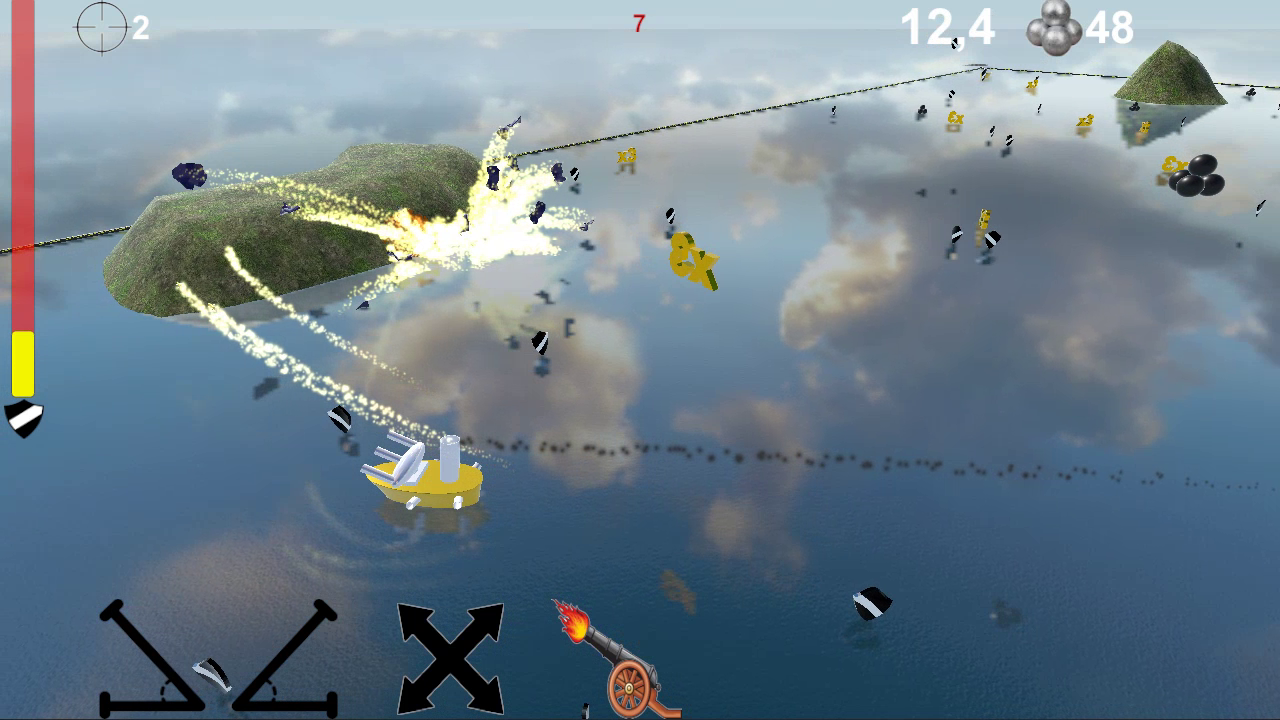Click the cannonball stack ammo icon at top-right
This screenshot has width=1280, height=720.
(1053, 28)
